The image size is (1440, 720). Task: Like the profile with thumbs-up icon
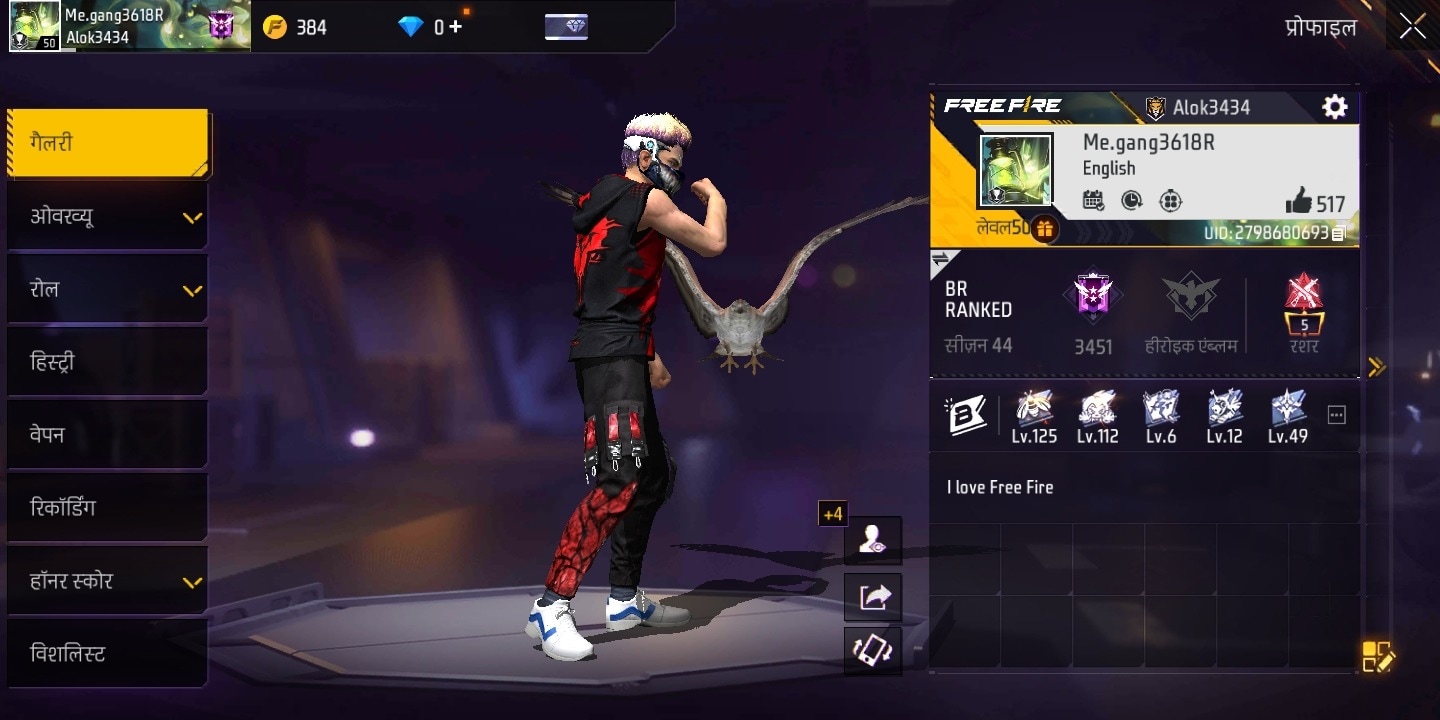point(1299,202)
